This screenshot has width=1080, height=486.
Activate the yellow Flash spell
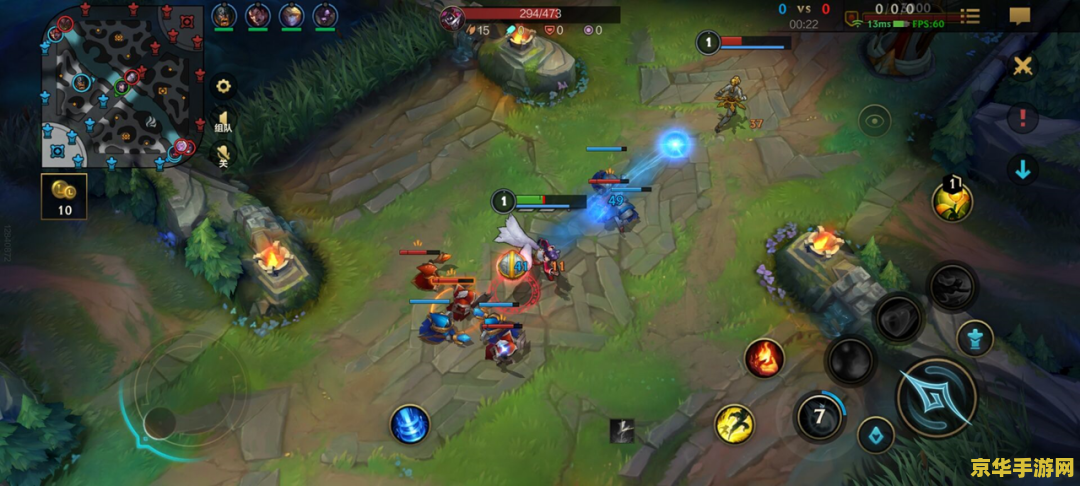(734, 424)
